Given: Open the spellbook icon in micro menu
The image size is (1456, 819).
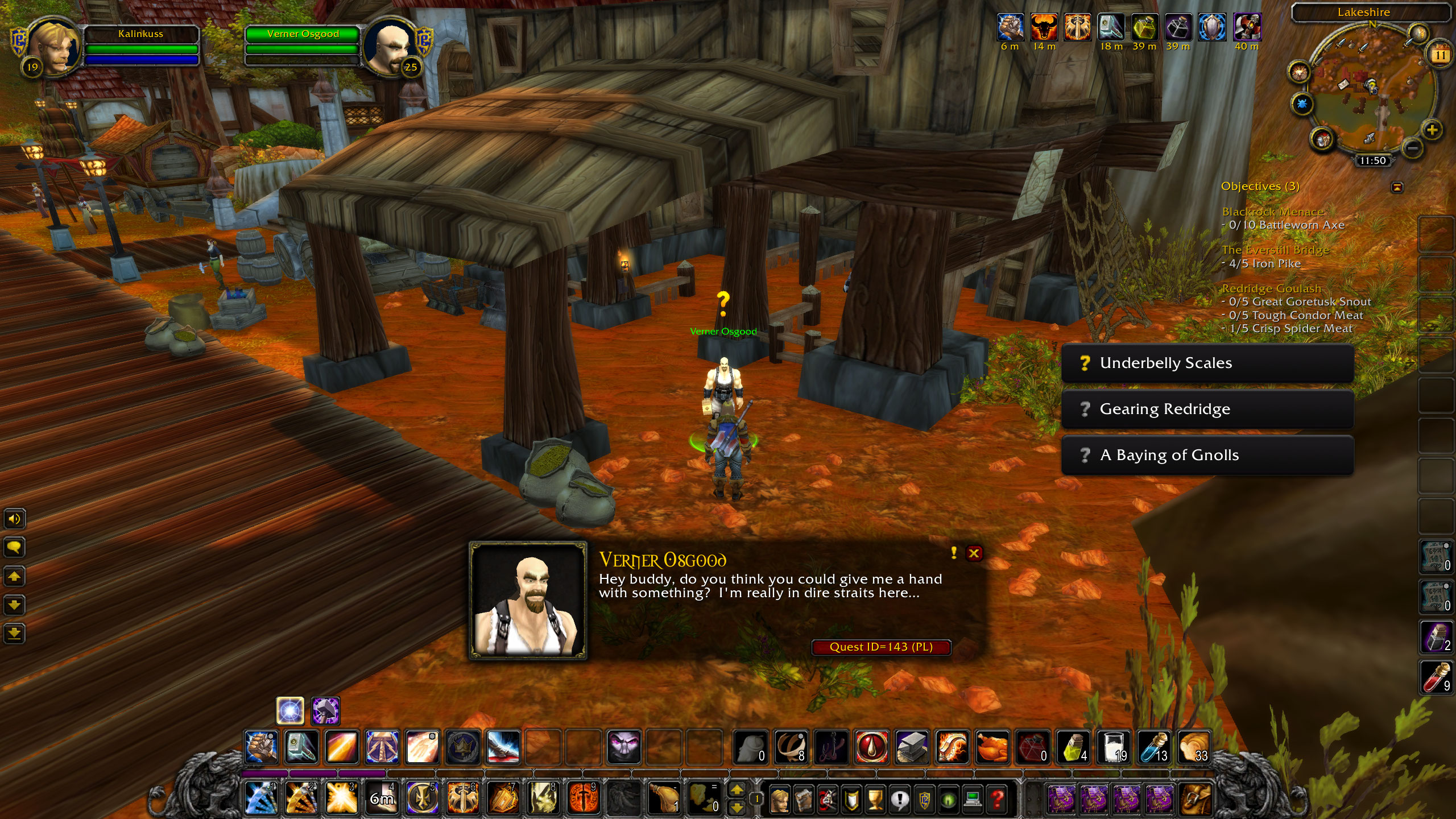Looking at the screenshot, I should [x=803, y=801].
